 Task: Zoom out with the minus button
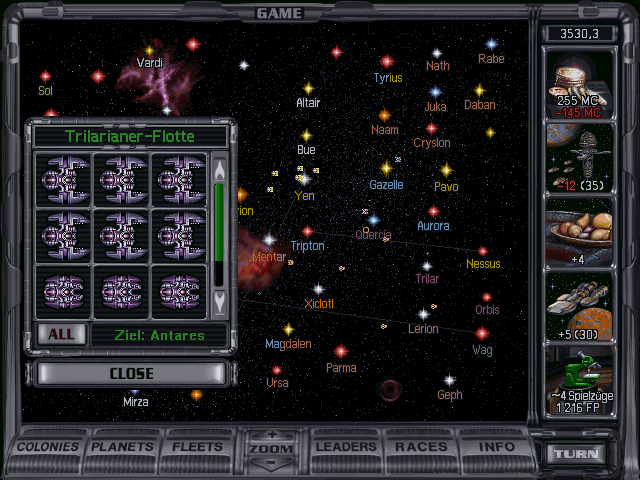(x=273, y=463)
